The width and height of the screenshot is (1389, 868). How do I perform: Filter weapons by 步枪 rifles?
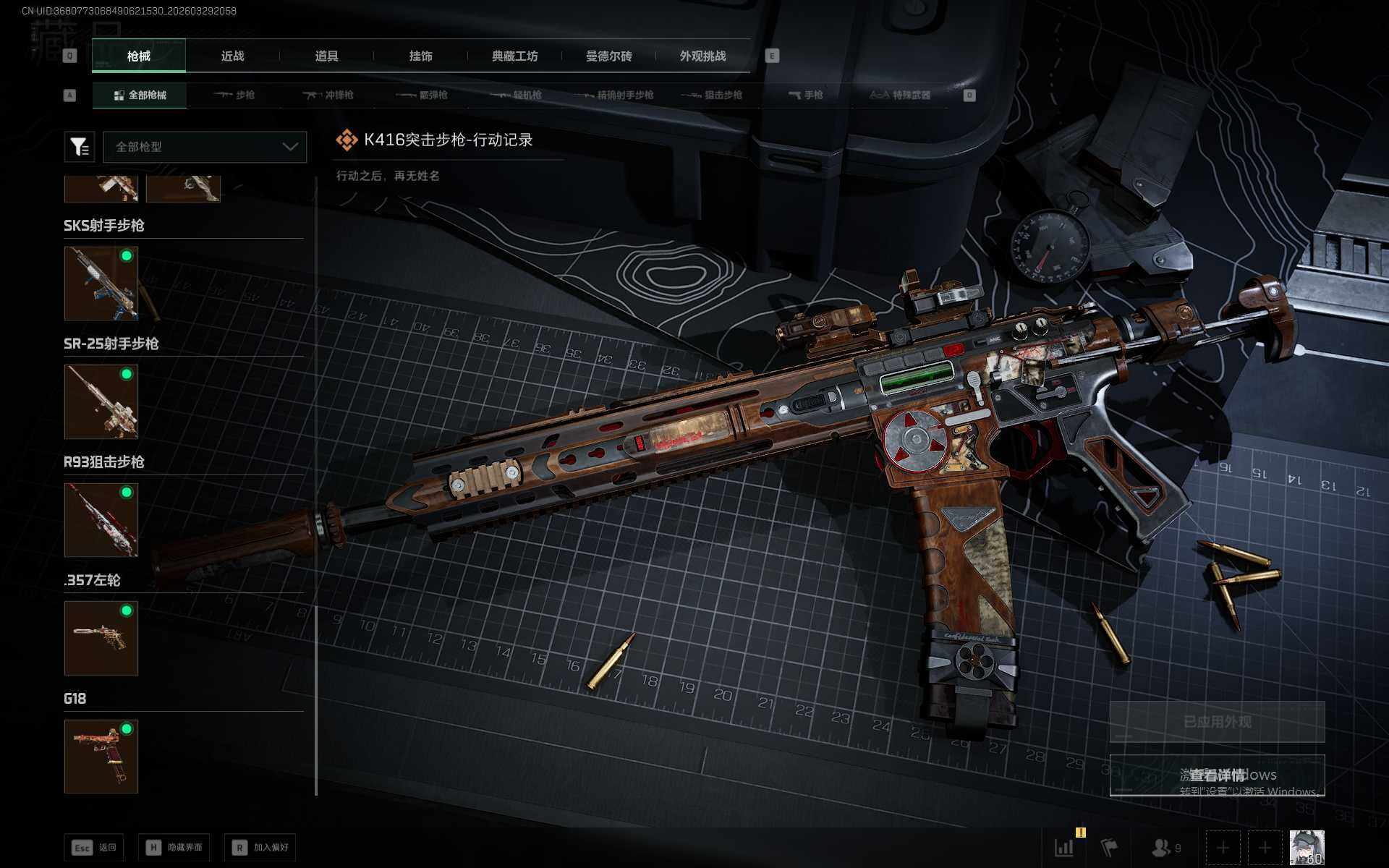point(235,95)
